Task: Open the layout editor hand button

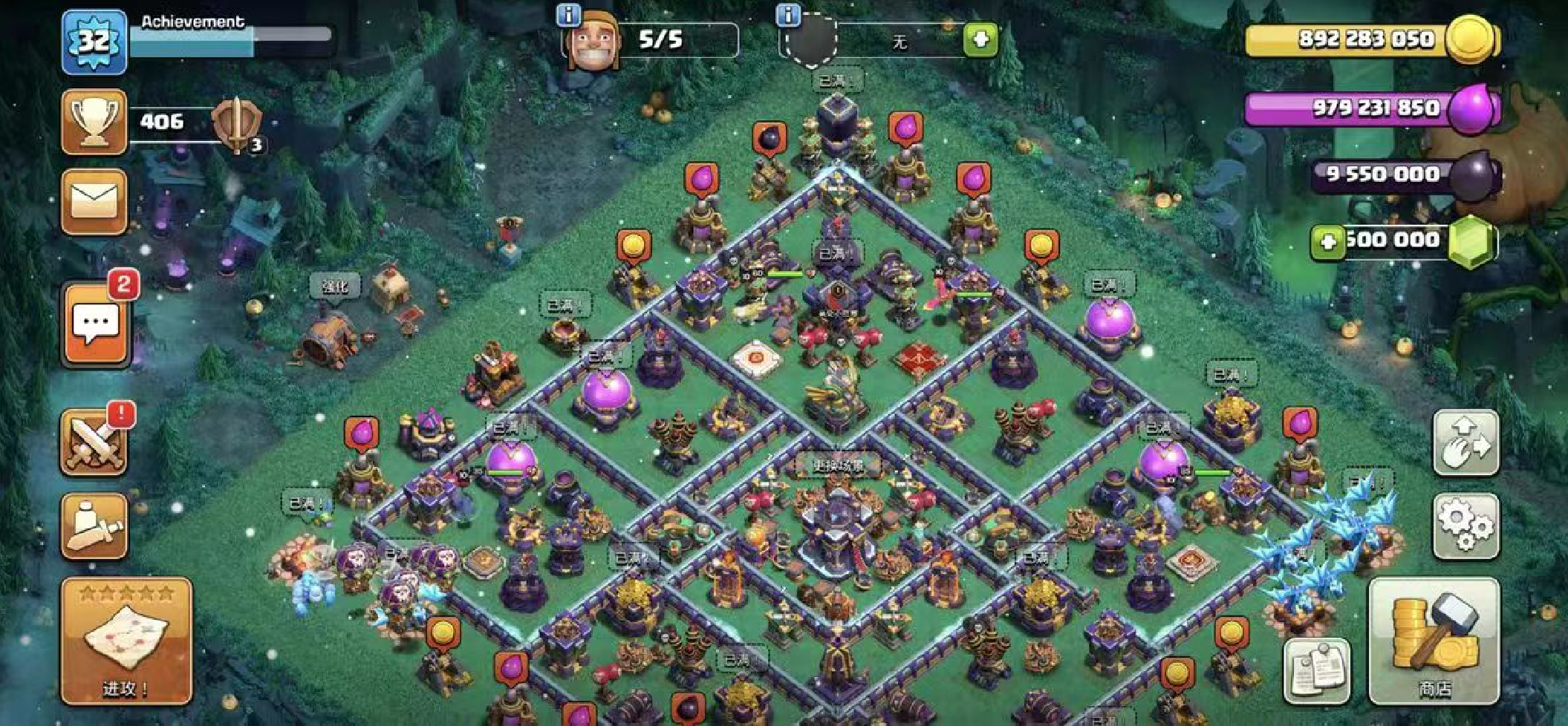Action: tap(1465, 442)
